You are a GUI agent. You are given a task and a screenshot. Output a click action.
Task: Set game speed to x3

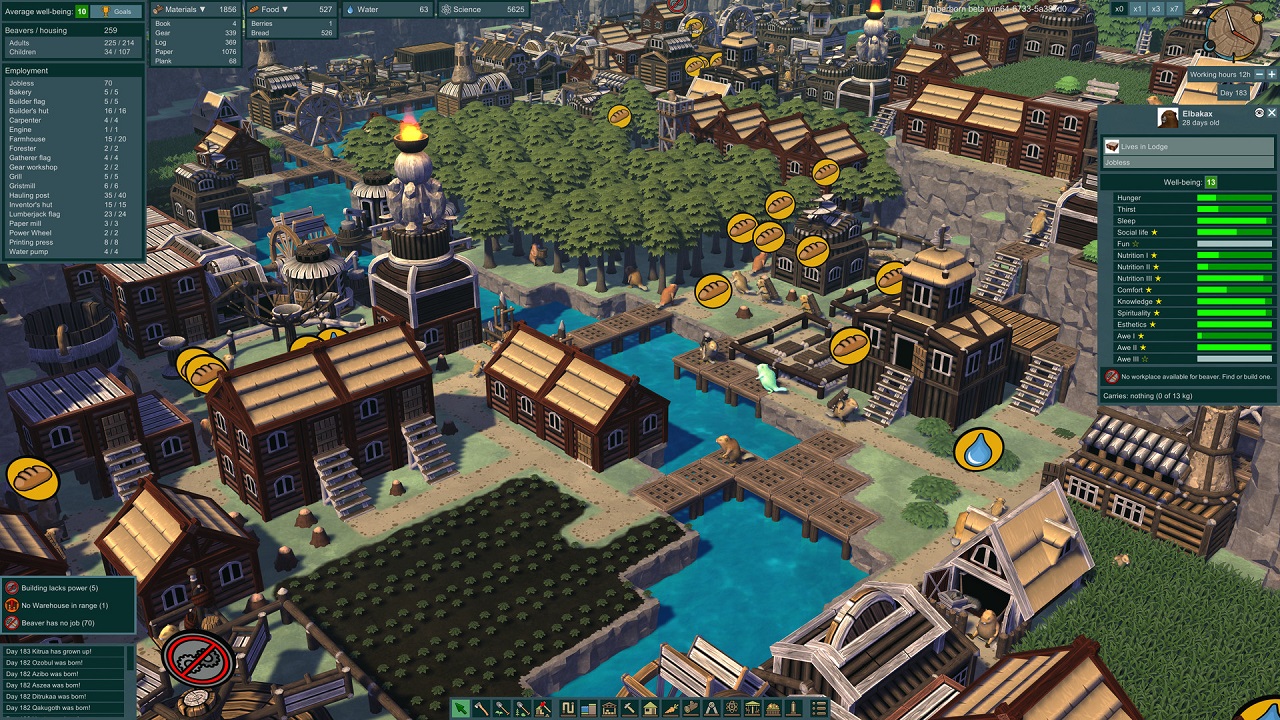1156,9
